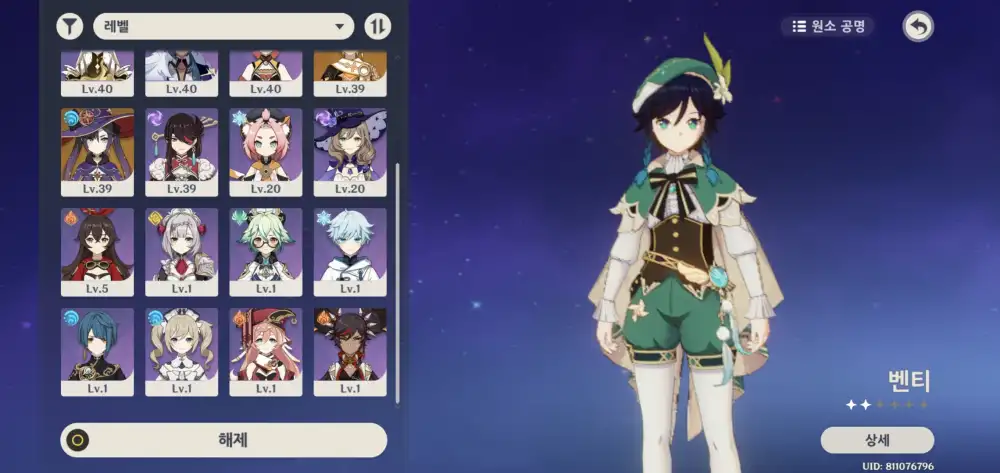The image size is (1000, 473).
Task: Click the 해제 remove button
Action: 224,440
